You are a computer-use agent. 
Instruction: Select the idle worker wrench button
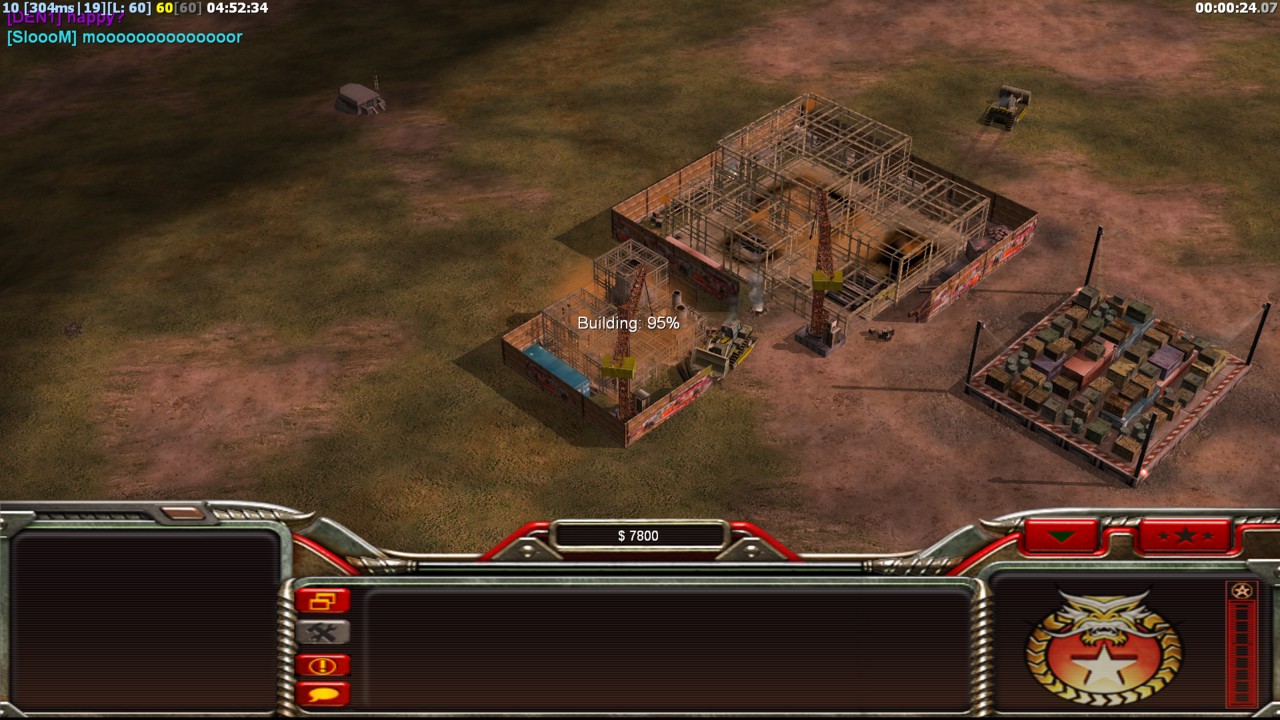[322, 632]
